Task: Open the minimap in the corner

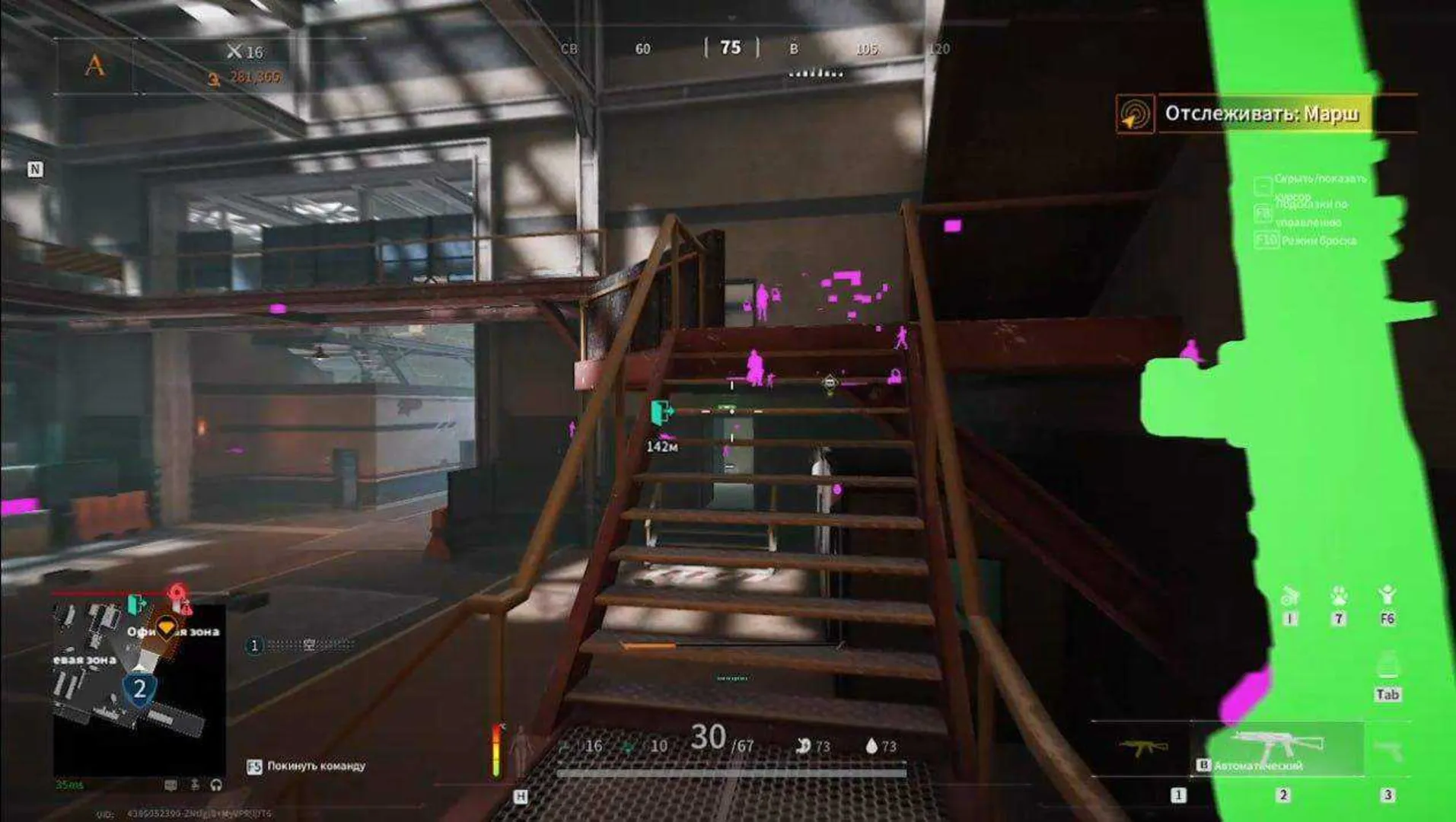Action: click(139, 689)
